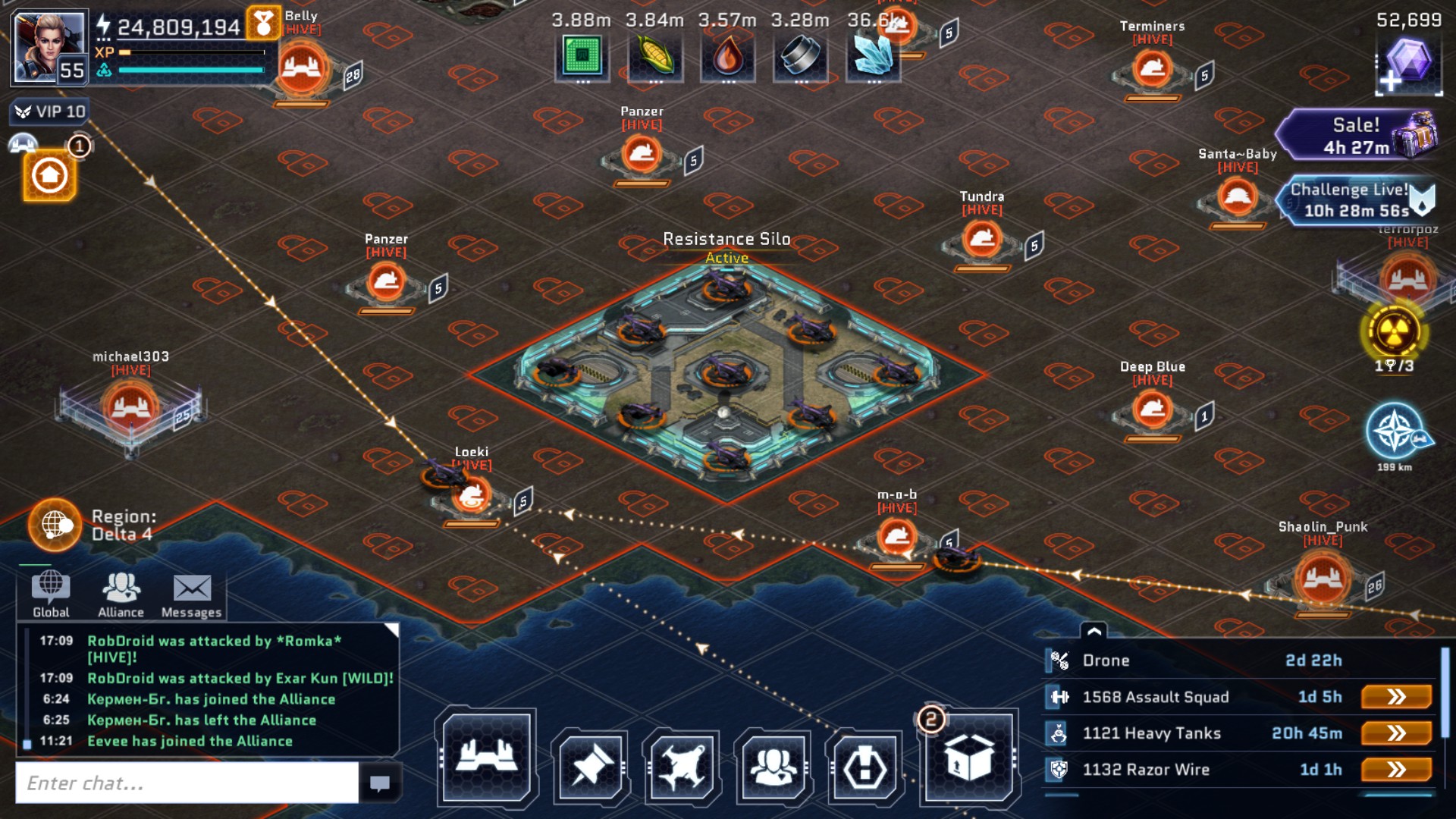
Task: Open the VIP 10 panel
Action: pyautogui.click(x=50, y=112)
